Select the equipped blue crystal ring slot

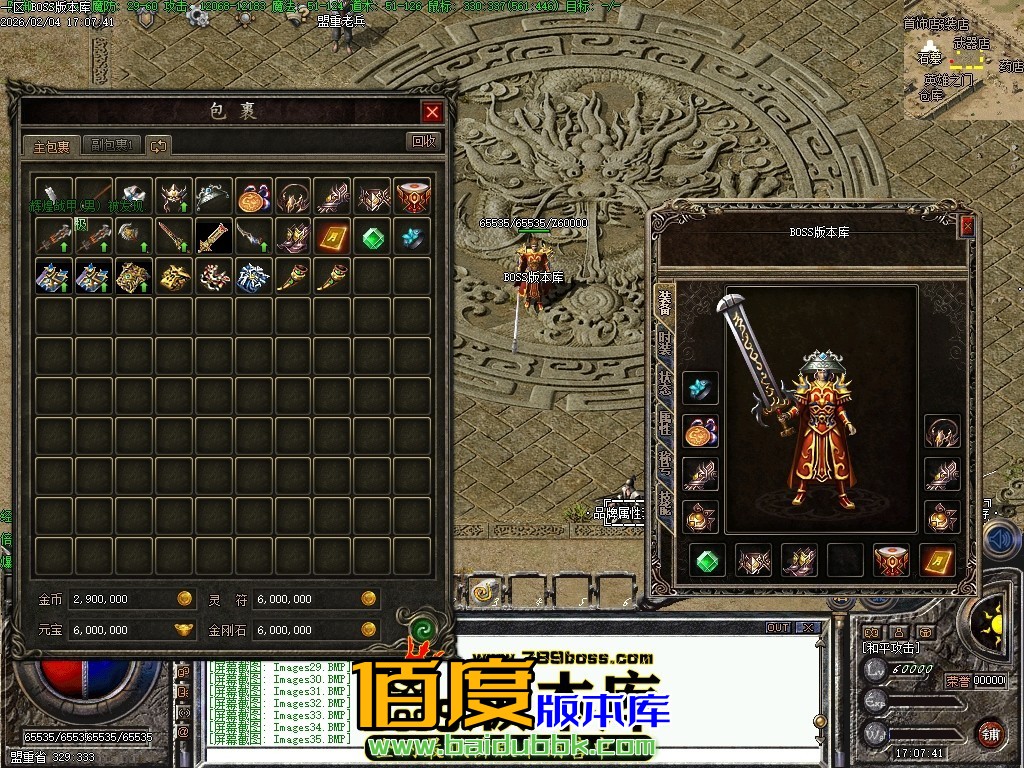(x=700, y=389)
